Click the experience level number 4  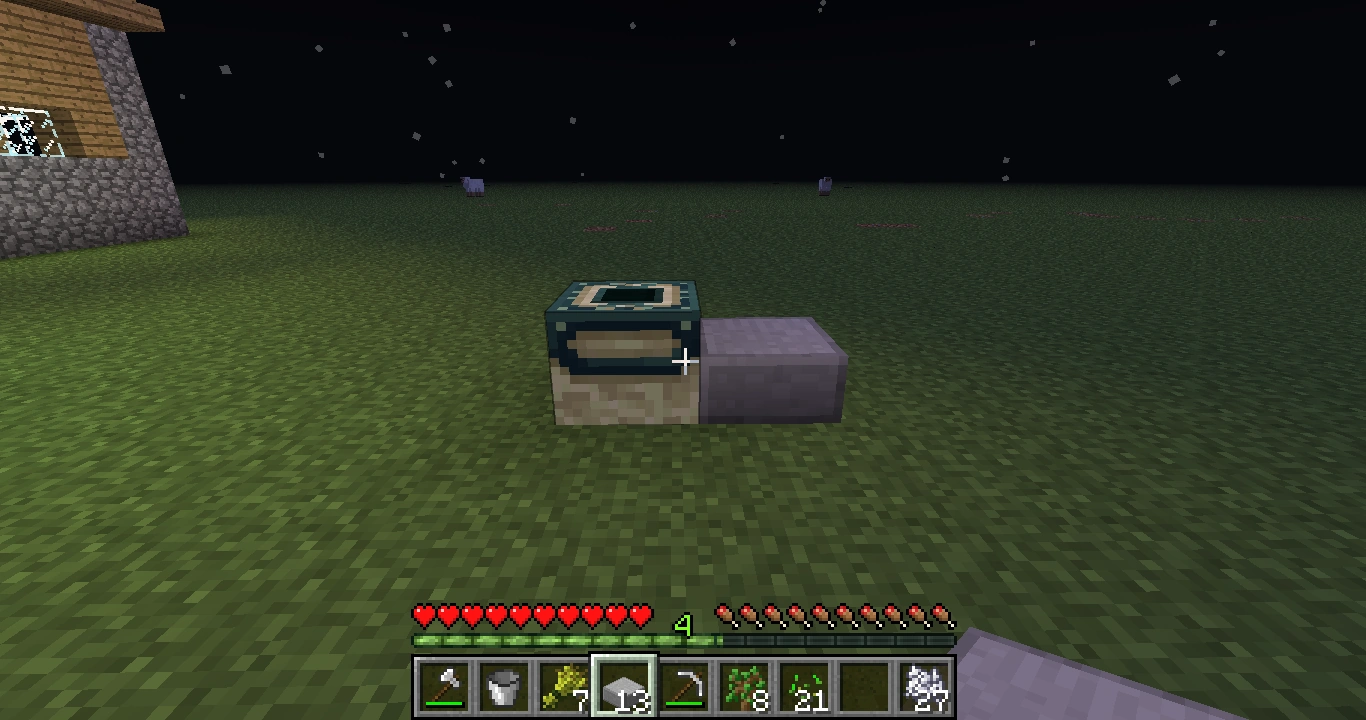684,623
